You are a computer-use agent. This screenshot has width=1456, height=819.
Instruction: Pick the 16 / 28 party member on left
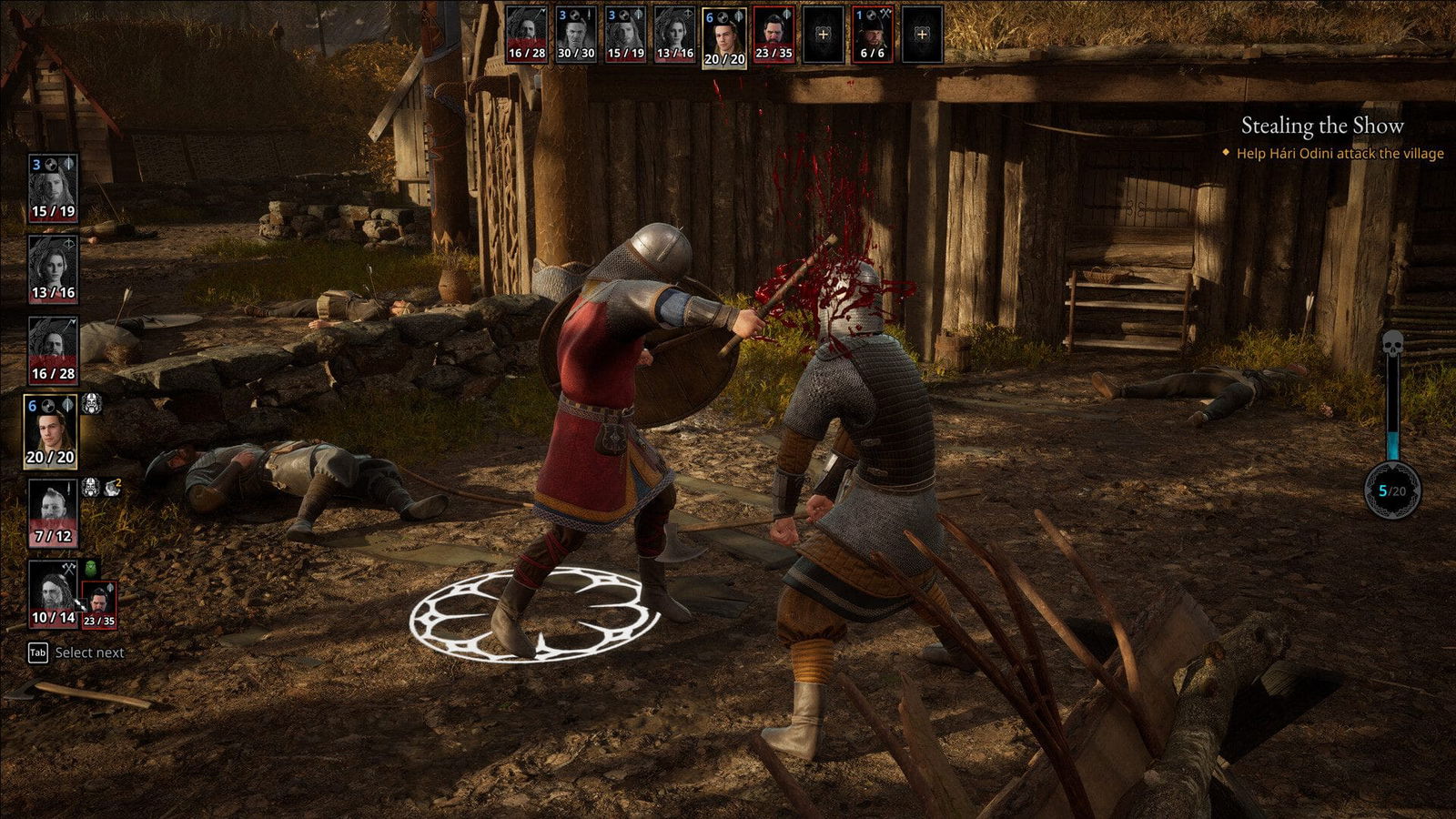tap(53, 349)
